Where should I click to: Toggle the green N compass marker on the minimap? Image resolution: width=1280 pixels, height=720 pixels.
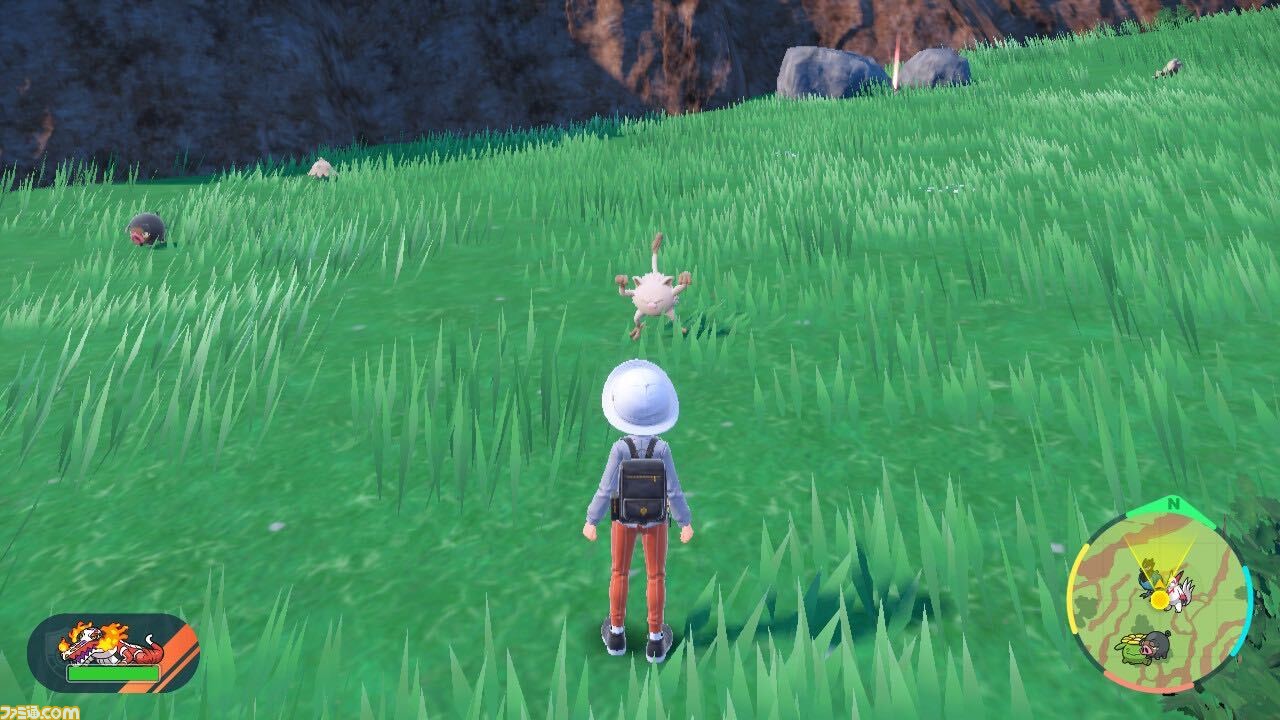pos(1173,504)
